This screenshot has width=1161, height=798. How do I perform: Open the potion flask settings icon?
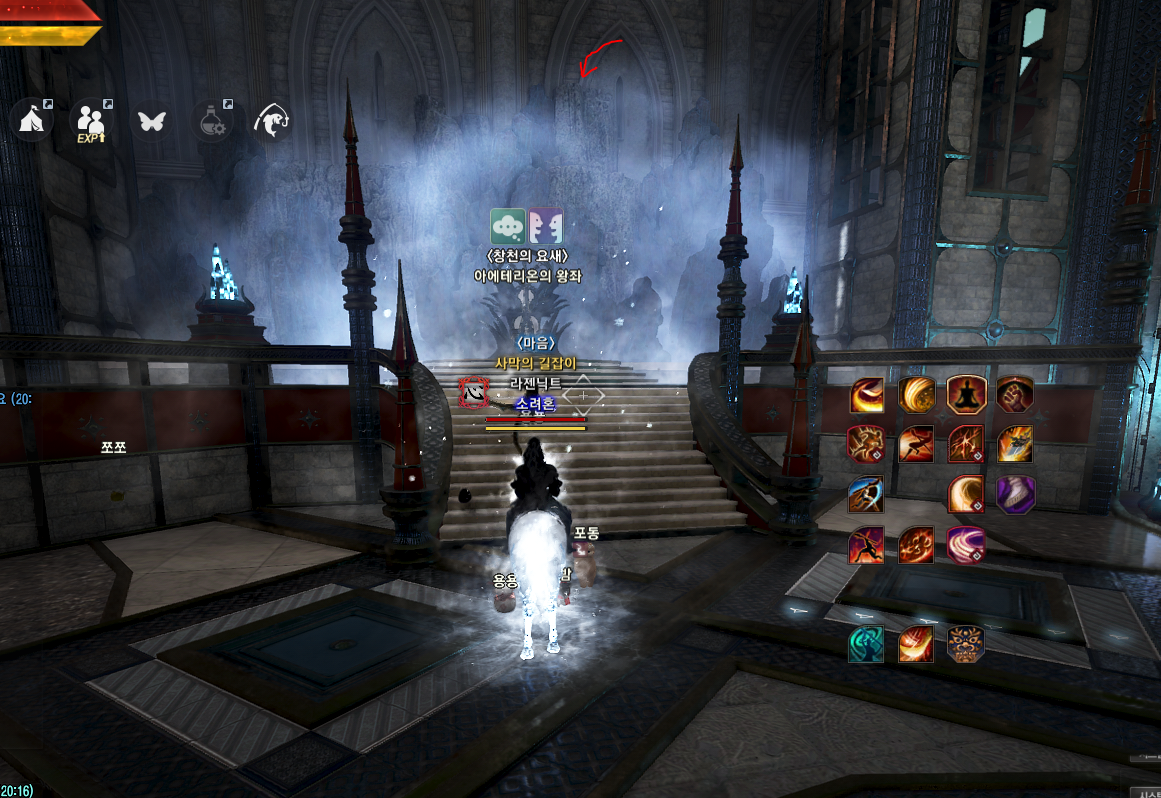coord(213,121)
